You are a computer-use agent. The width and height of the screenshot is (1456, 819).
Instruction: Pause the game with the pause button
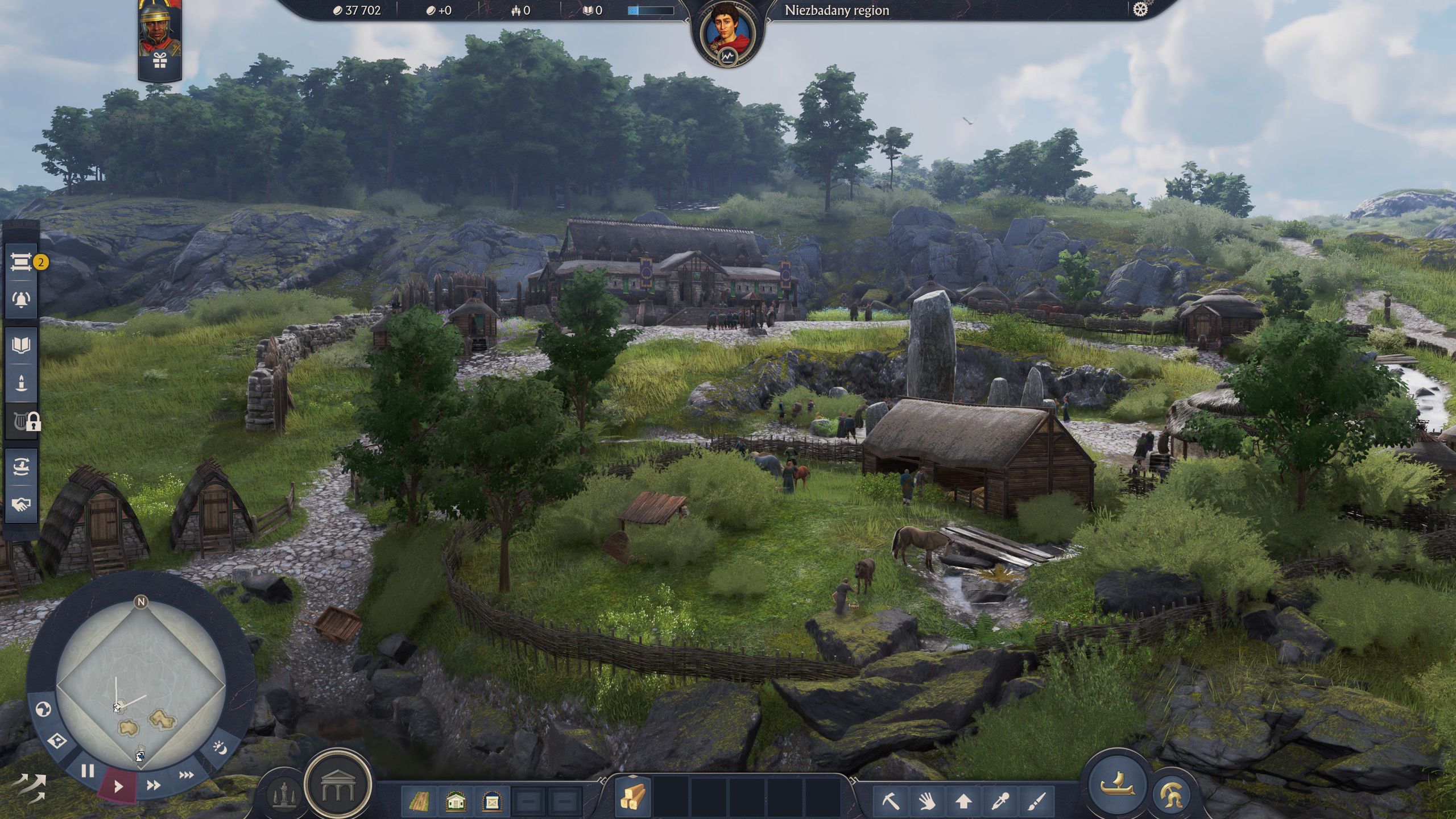click(88, 771)
